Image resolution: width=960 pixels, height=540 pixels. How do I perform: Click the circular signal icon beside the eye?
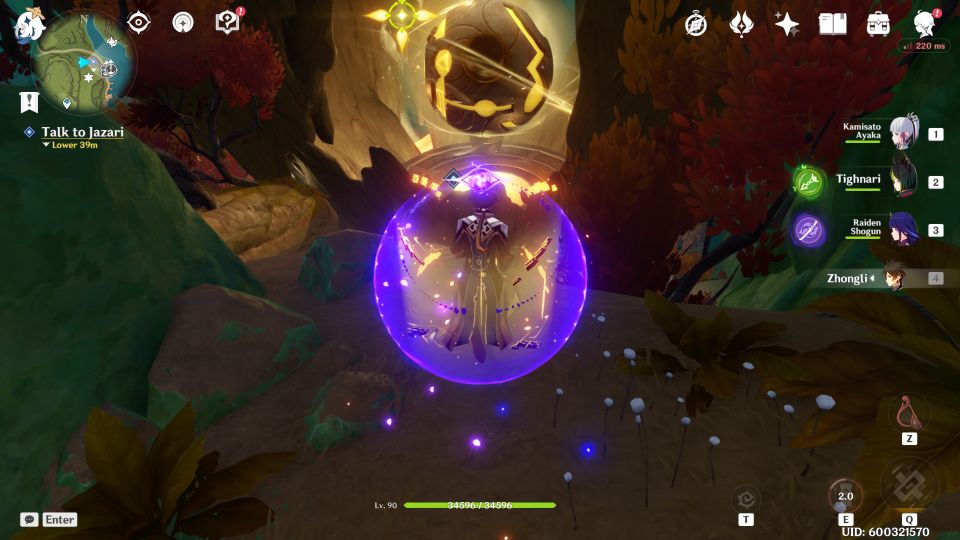click(183, 23)
